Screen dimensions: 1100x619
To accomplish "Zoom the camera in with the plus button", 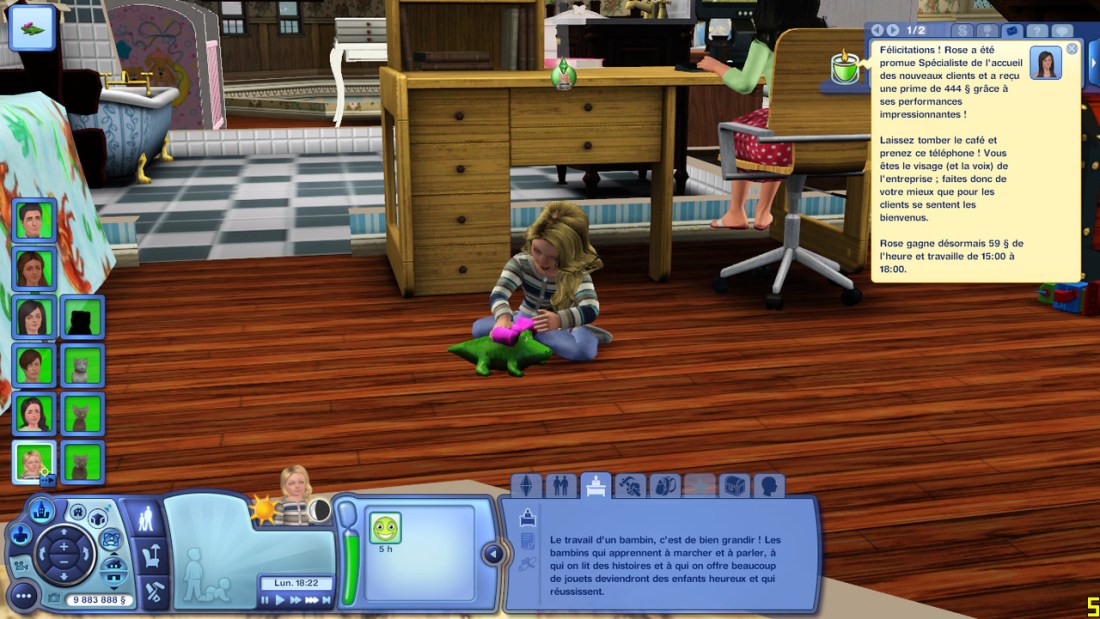I will pos(63,545).
